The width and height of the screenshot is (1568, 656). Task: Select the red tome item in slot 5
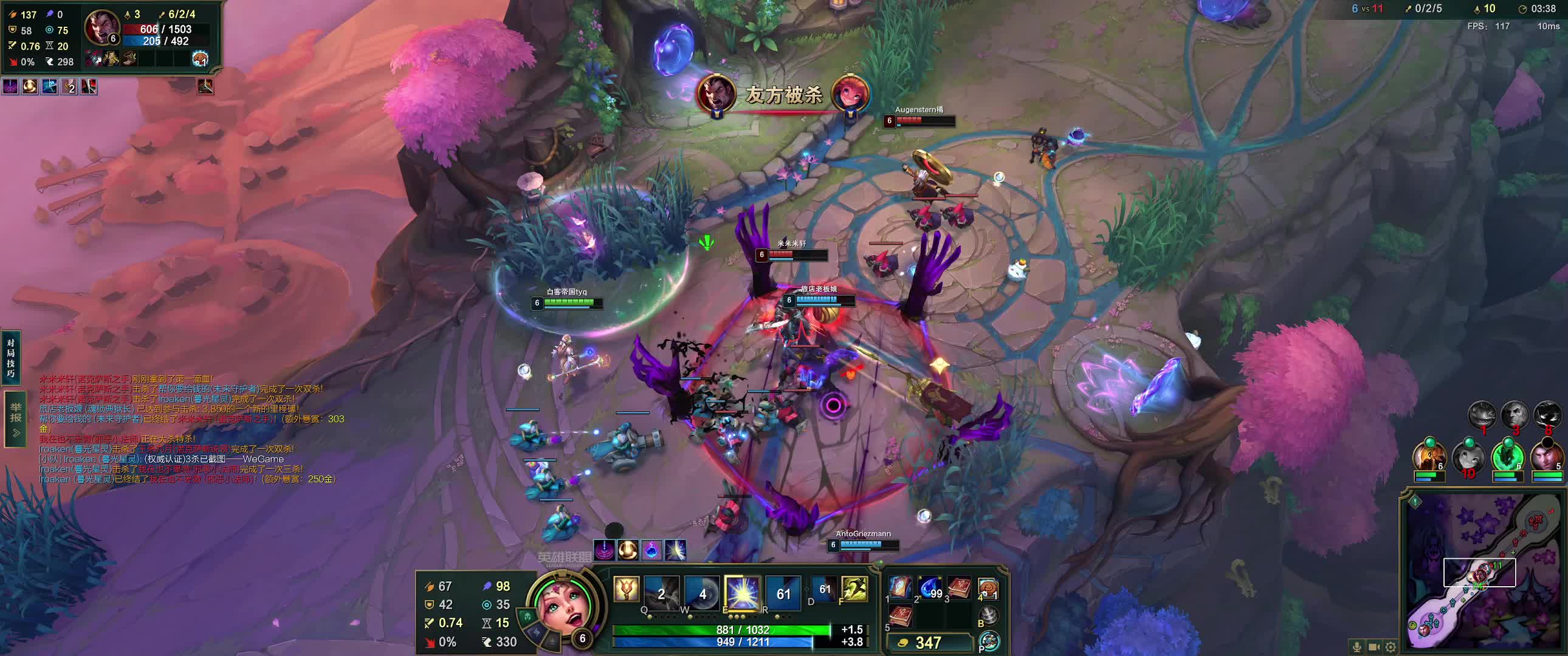coord(900,615)
